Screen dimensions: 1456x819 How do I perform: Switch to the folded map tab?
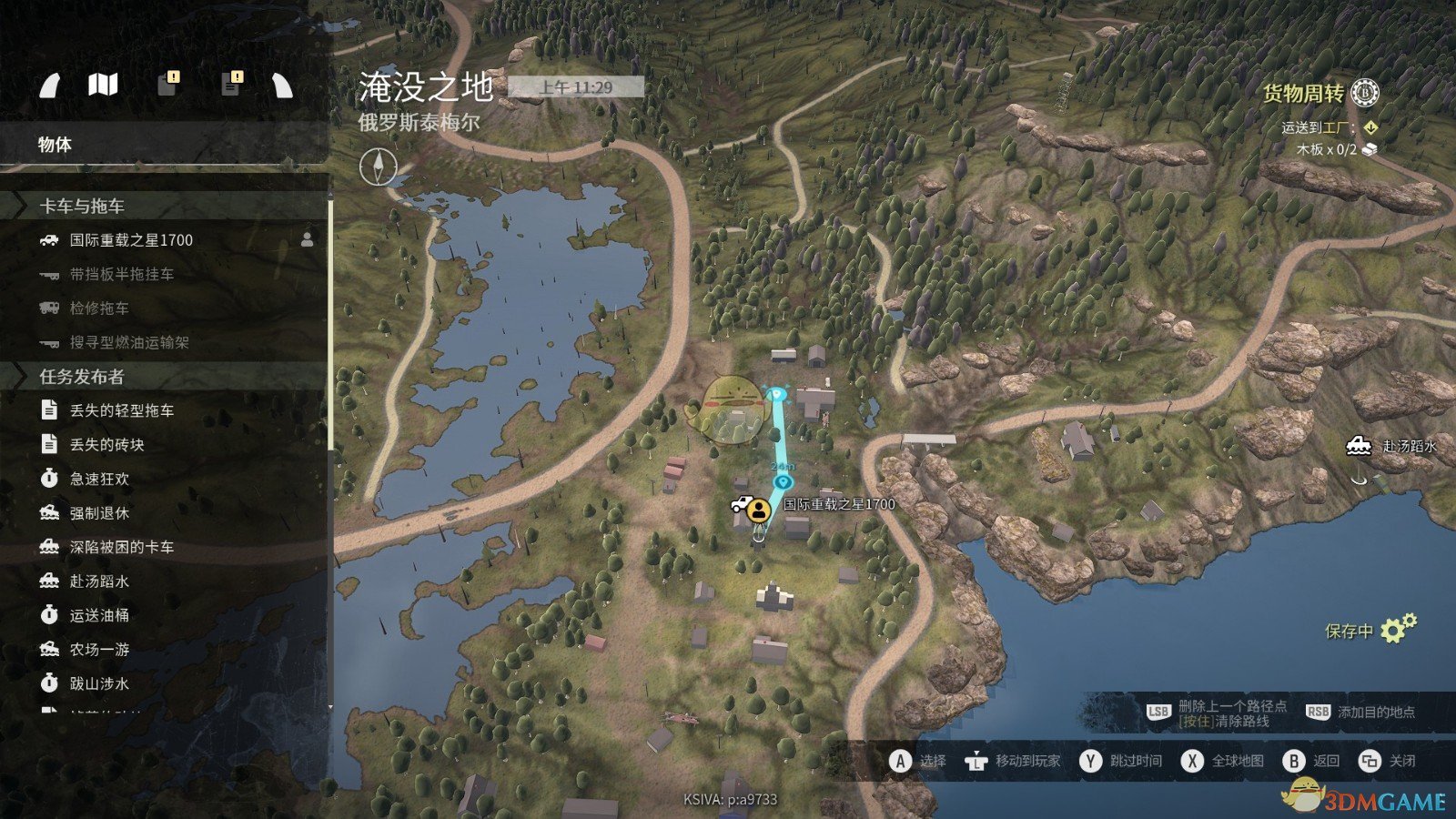pyautogui.click(x=103, y=86)
